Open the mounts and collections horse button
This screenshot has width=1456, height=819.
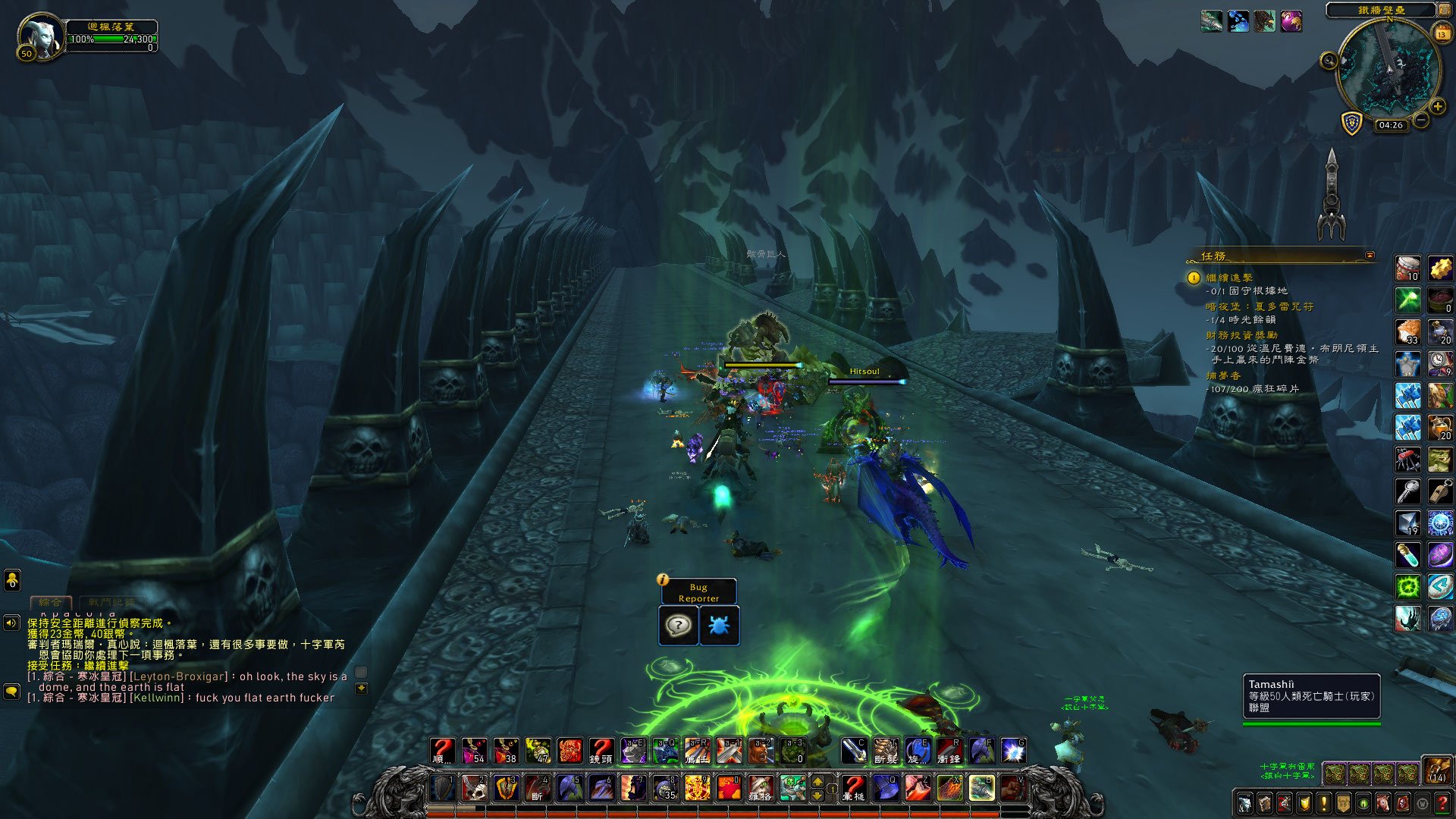click(x=1382, y=803)
